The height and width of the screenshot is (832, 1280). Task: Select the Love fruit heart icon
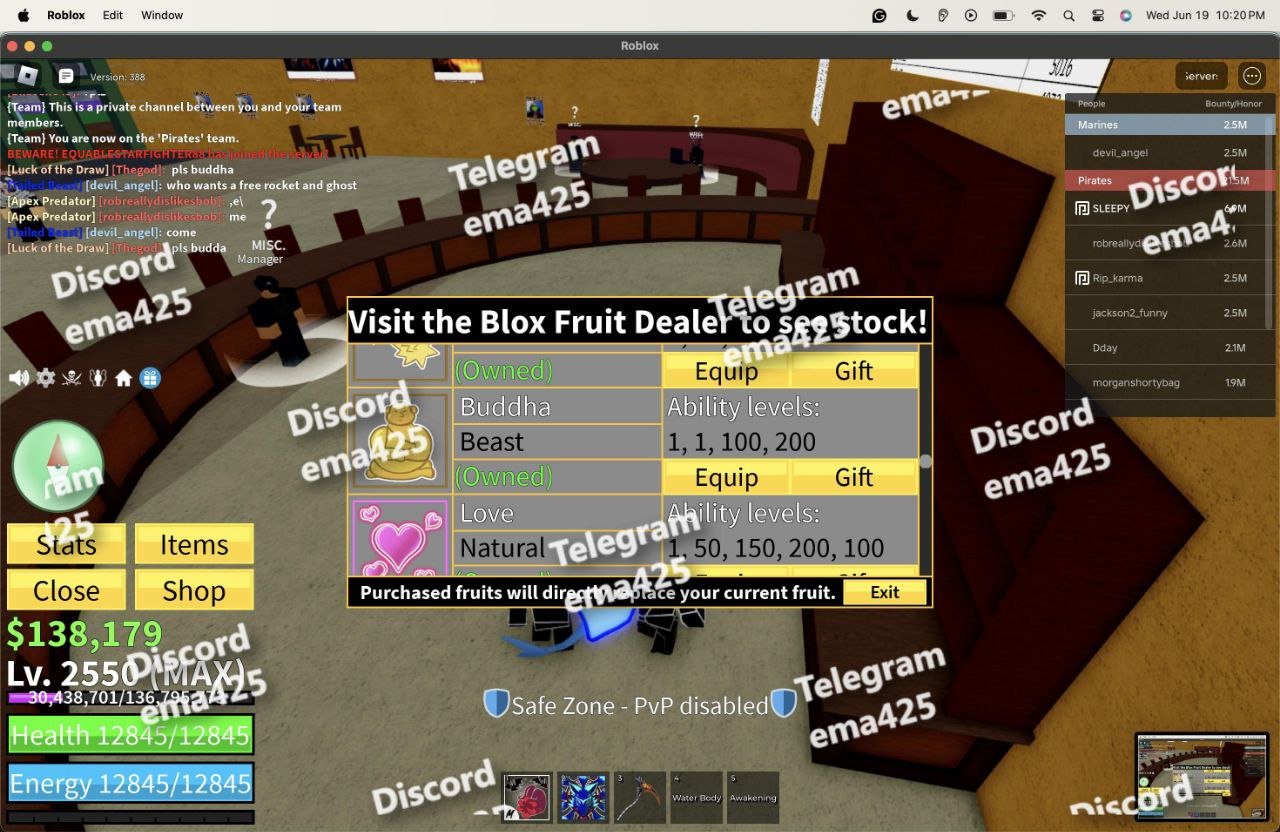[400, 537]
